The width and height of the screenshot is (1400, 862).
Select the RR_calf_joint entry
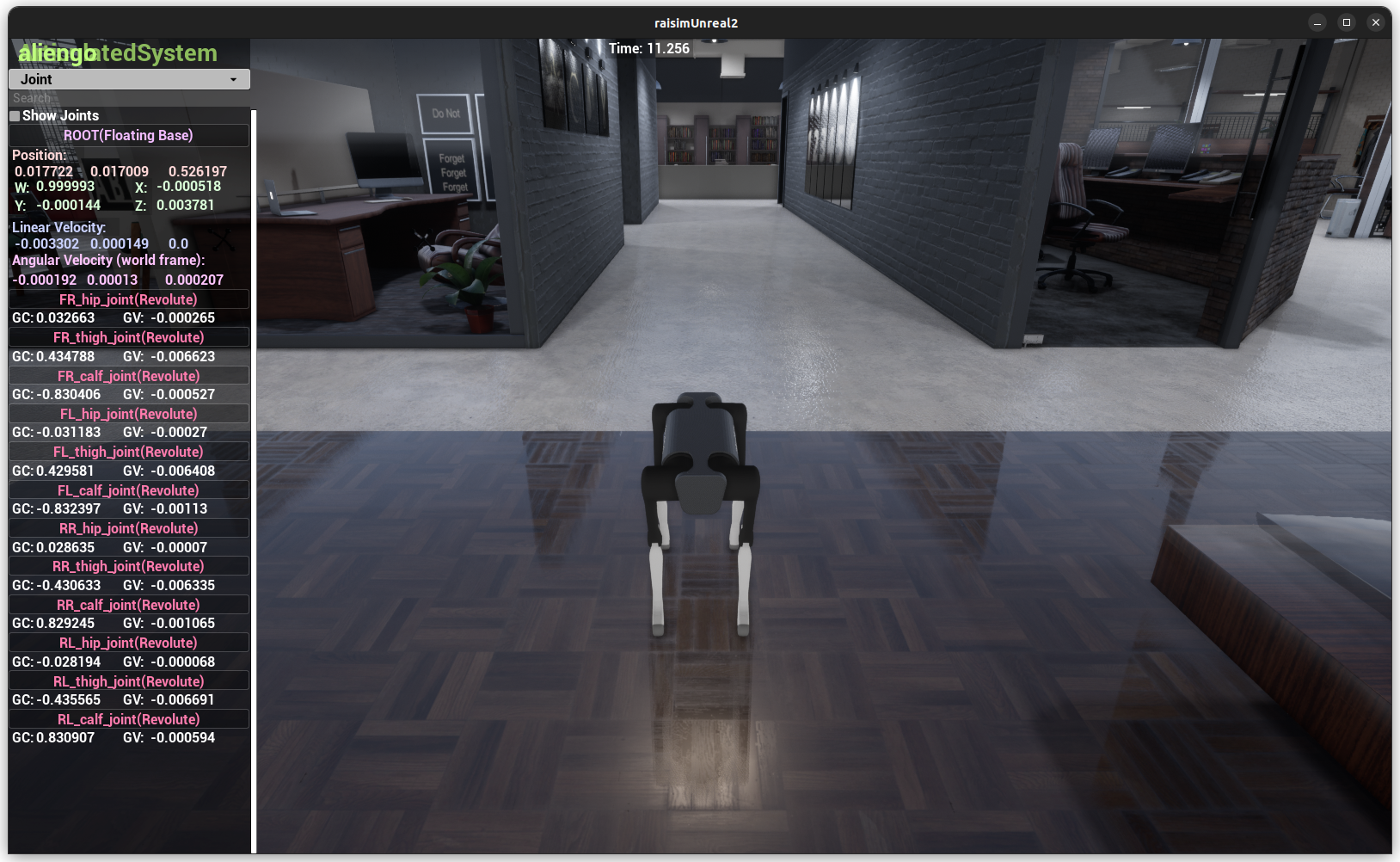coord(128,604)
